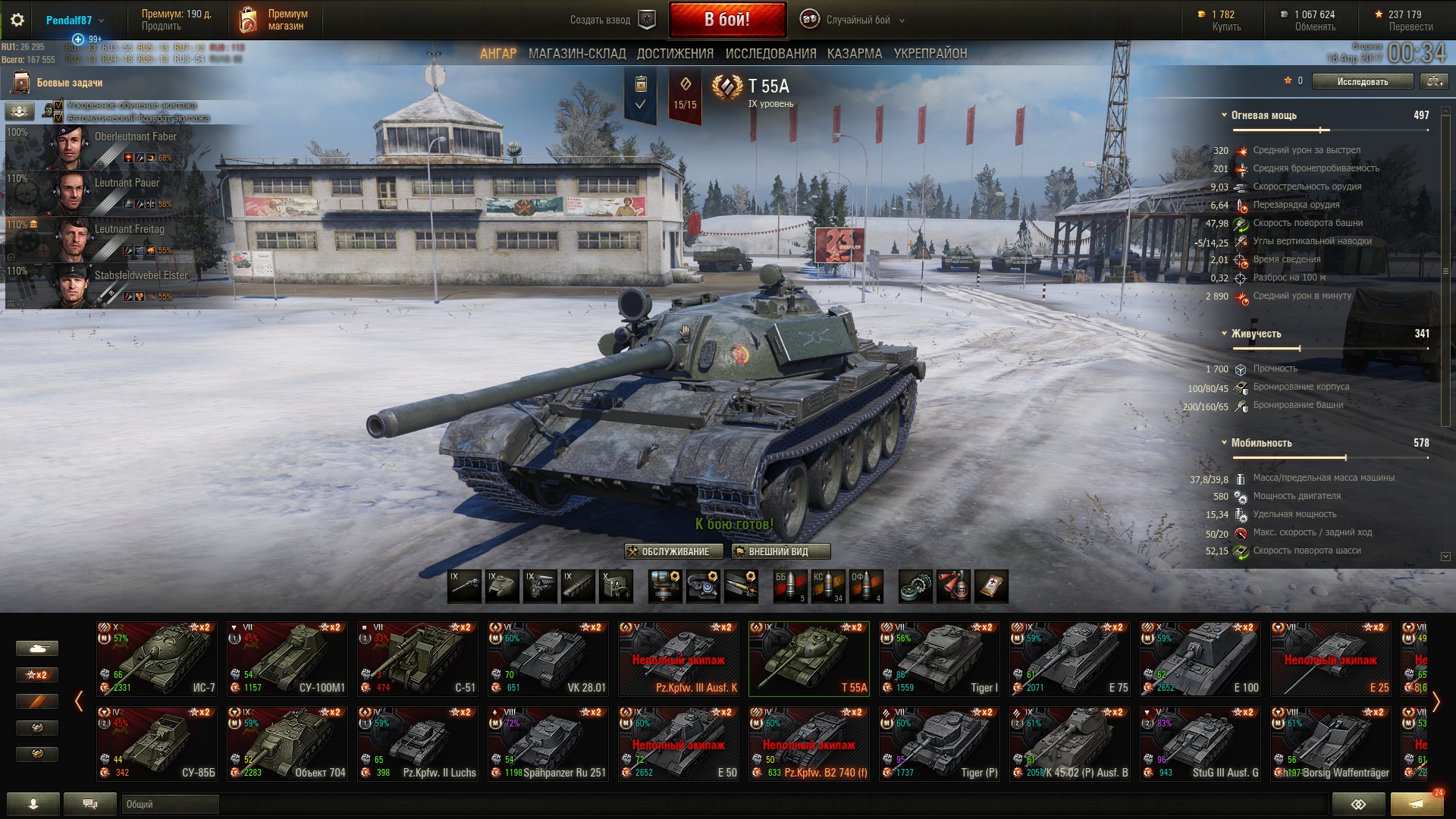Screen dimensions: 1456x819
Task: Switch to the МАГАЗИН-СКЛАД tab
Action: click(577, 54)
